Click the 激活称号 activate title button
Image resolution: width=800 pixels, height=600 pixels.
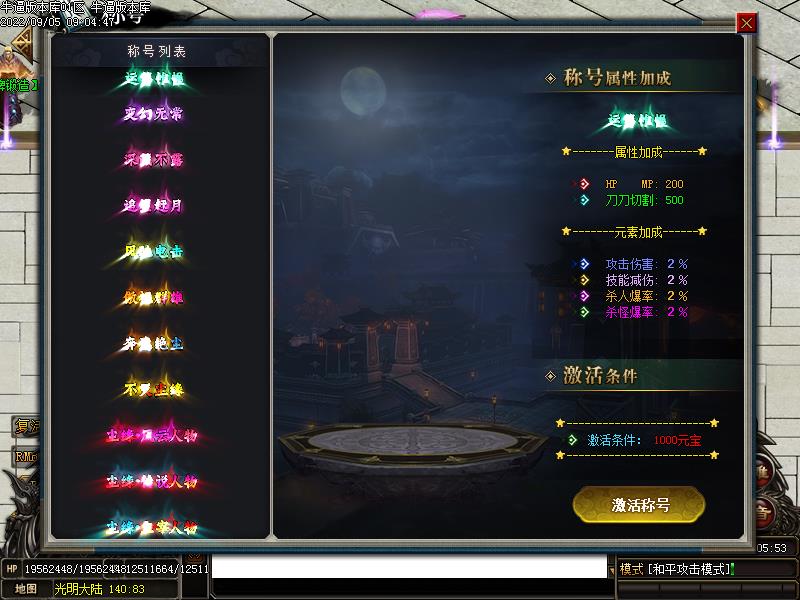[639, 504]
